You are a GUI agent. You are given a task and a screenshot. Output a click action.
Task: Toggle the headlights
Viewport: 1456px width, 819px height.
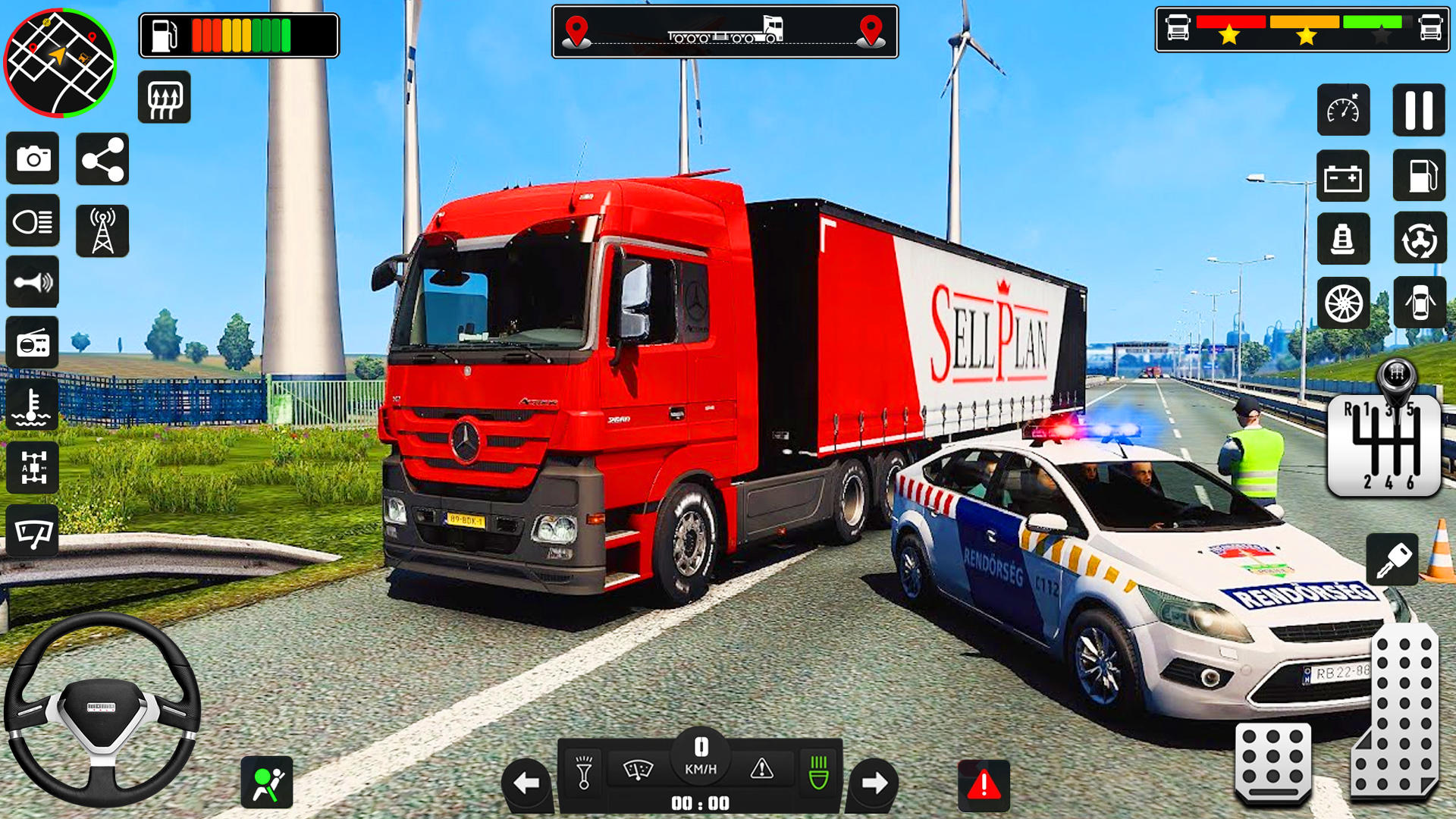33,221
